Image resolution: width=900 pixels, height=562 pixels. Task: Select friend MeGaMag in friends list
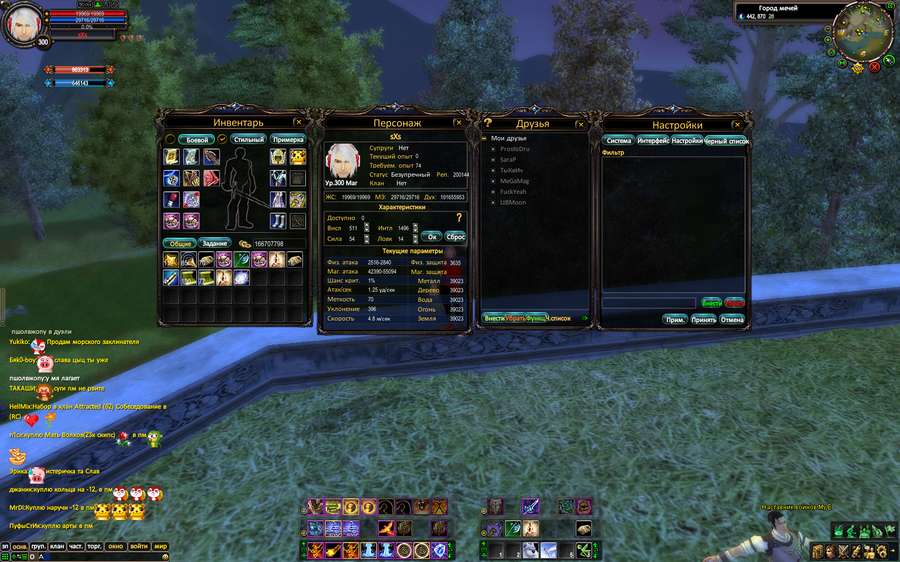pos(515,181)
